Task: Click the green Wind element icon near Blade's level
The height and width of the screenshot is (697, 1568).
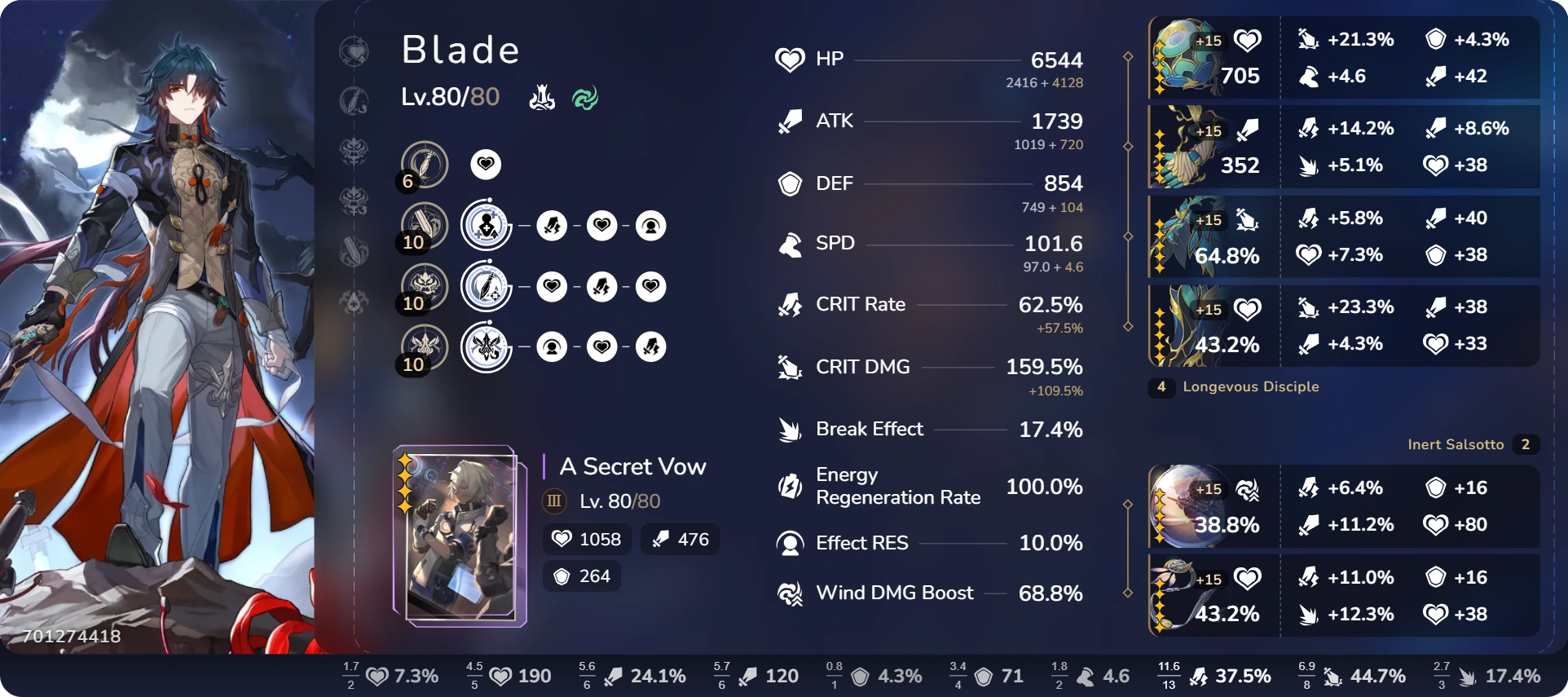Action: point(584,97)
